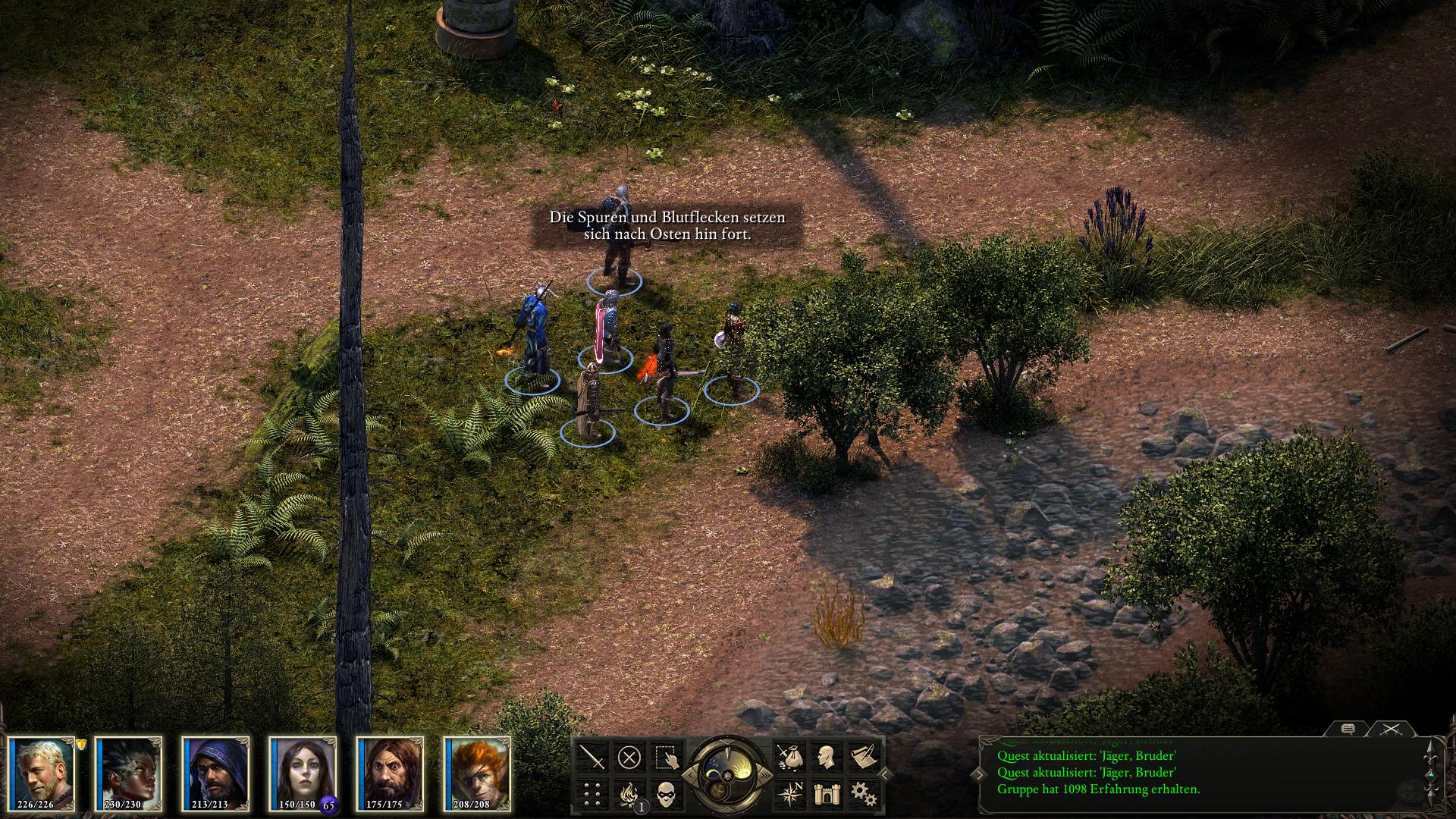Switch to the crossed-swords combat log tab
The height and width of the screenshot is (819, 1456).
pos(1389,730)
